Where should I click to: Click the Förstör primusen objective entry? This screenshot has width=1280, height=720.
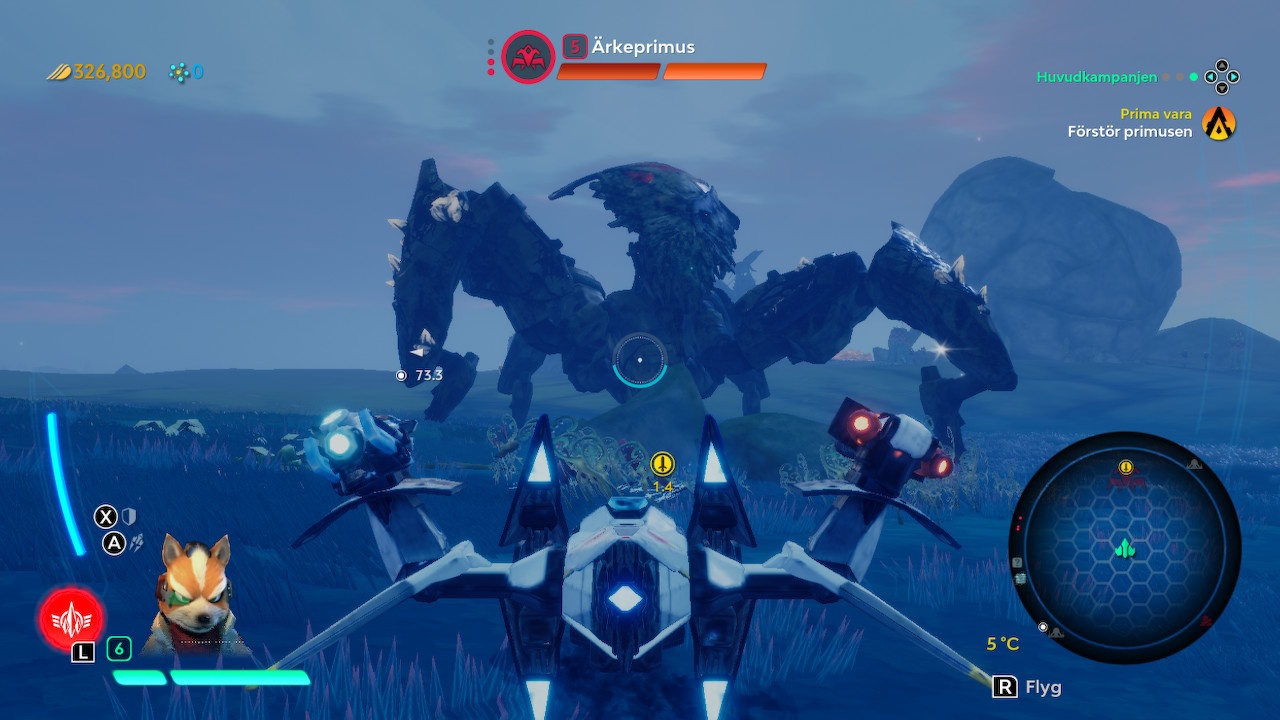tap(1128, 130)
